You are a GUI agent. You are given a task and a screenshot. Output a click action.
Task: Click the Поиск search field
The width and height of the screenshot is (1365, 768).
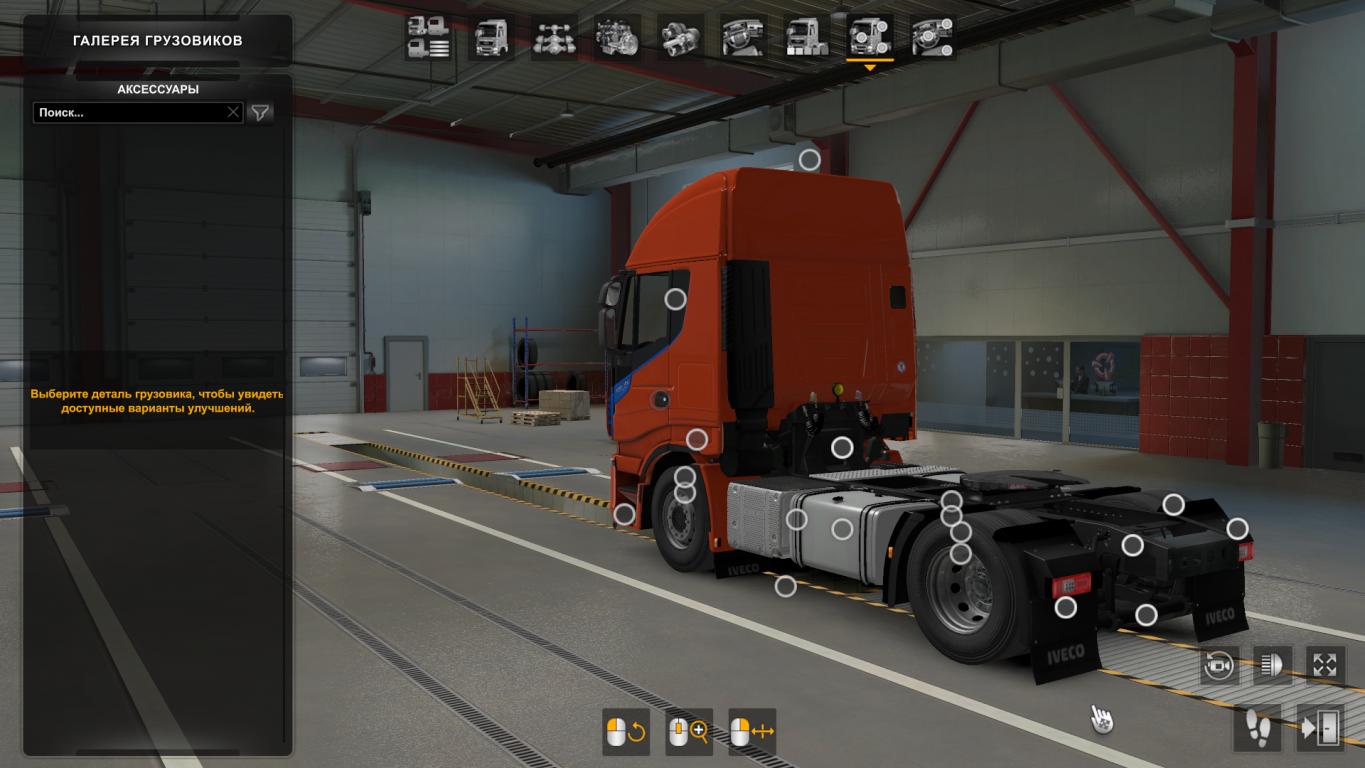[x=130, y=113]
